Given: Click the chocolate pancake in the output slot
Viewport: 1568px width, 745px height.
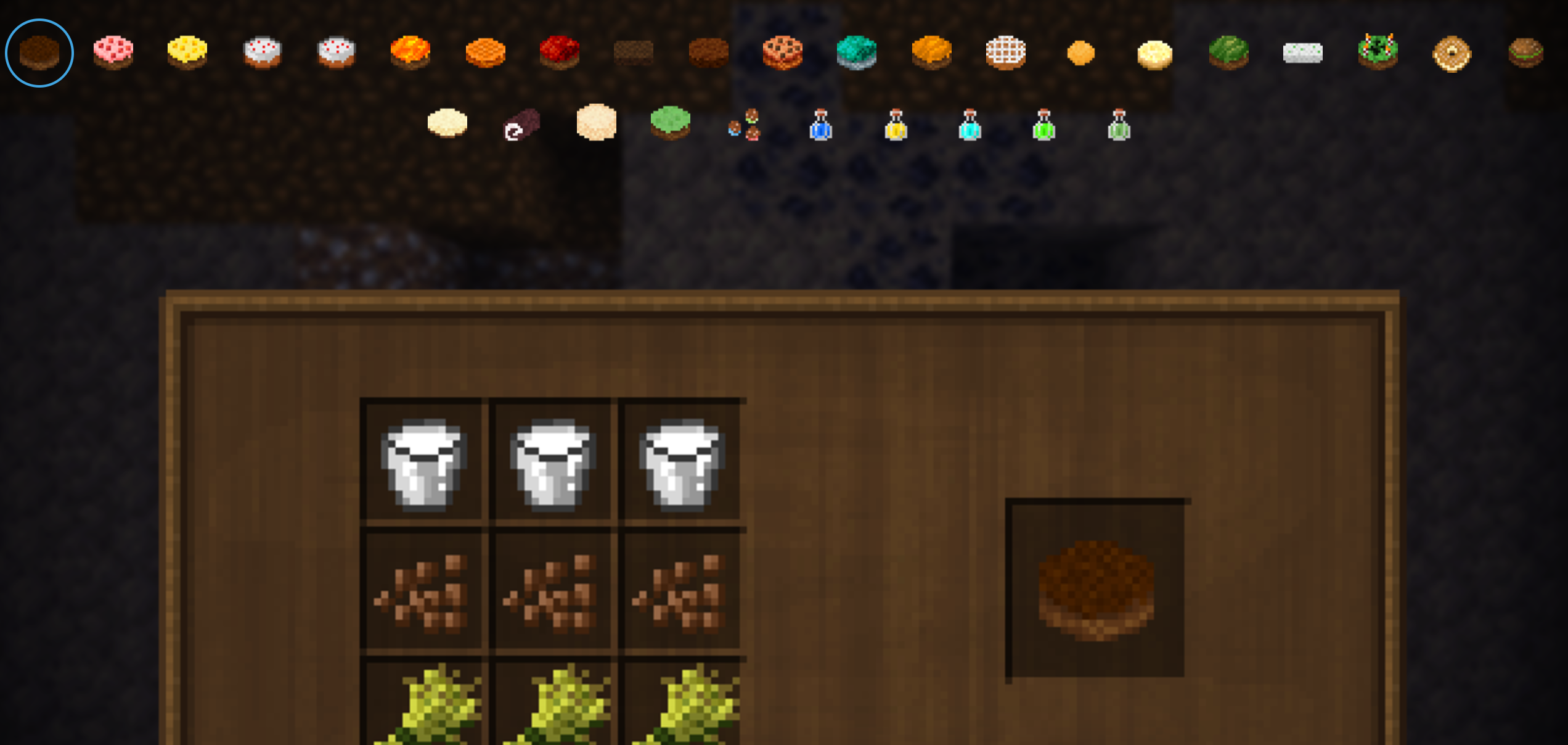Looking at the screenshot, I should 1097,589.
